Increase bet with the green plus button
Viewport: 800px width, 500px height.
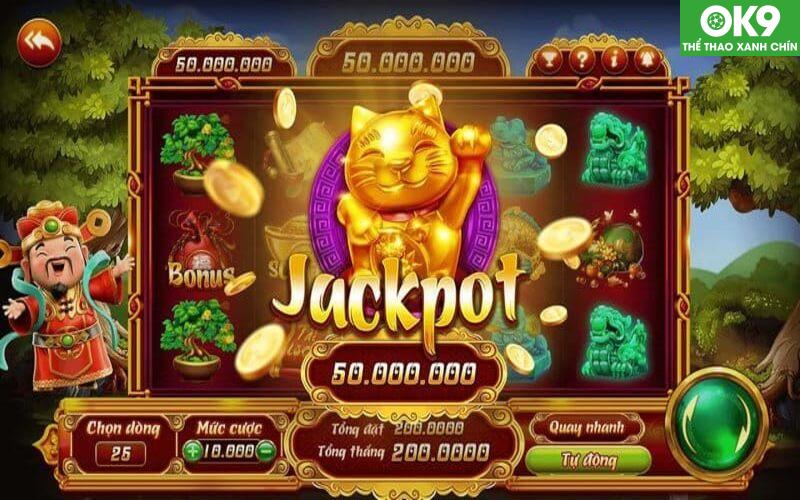coord(192,450)
